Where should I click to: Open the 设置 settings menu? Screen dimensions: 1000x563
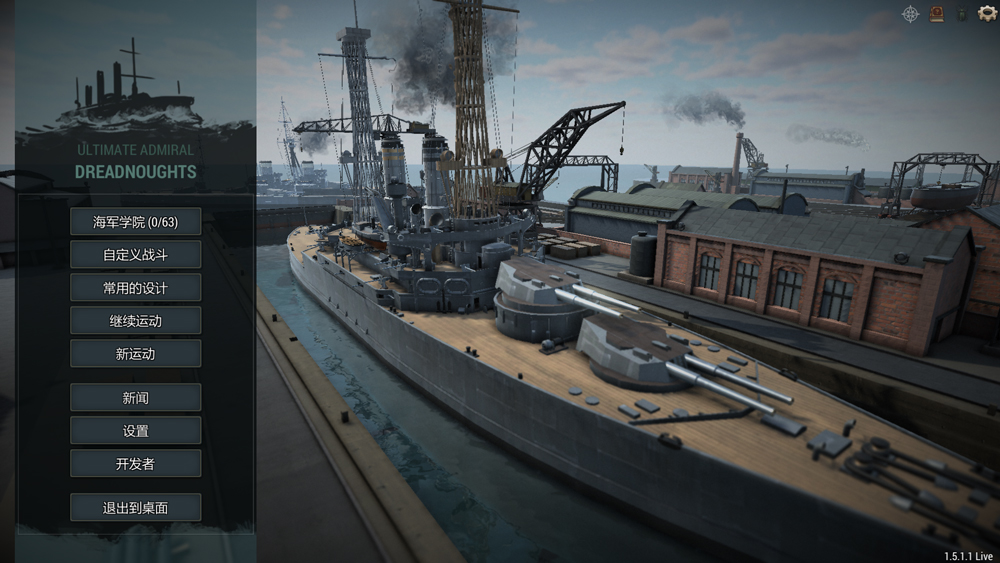[x=135, y=431]
